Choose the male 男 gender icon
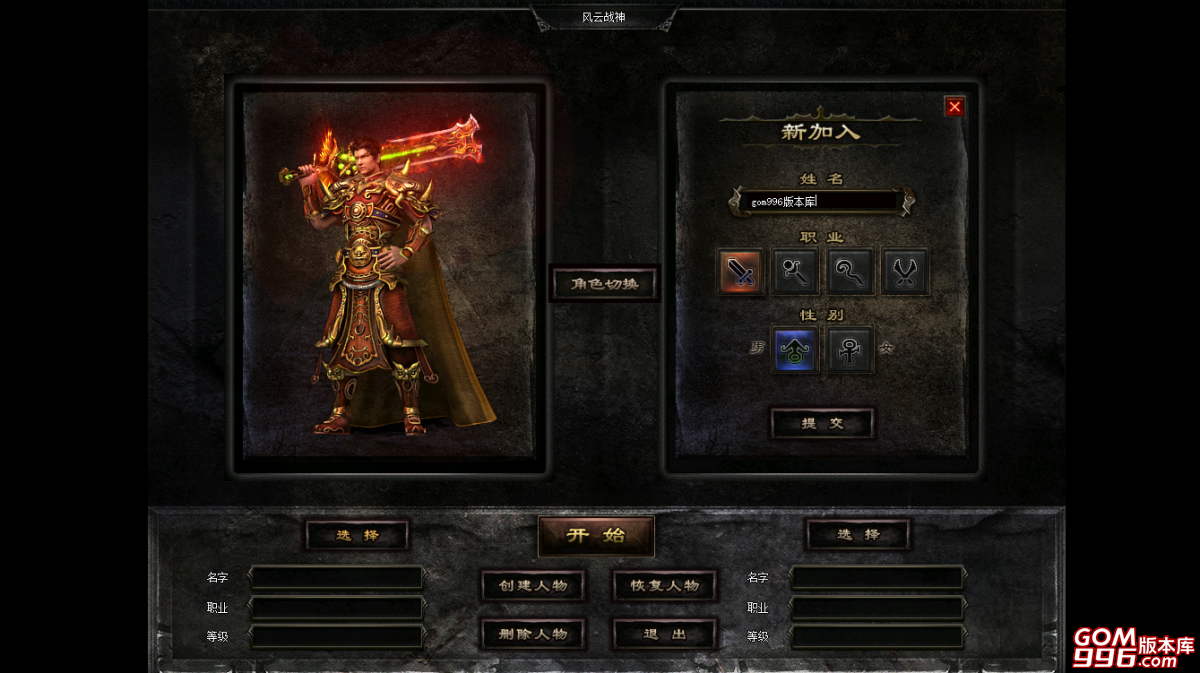The image size is (1200, 673). tap(796, 350)
